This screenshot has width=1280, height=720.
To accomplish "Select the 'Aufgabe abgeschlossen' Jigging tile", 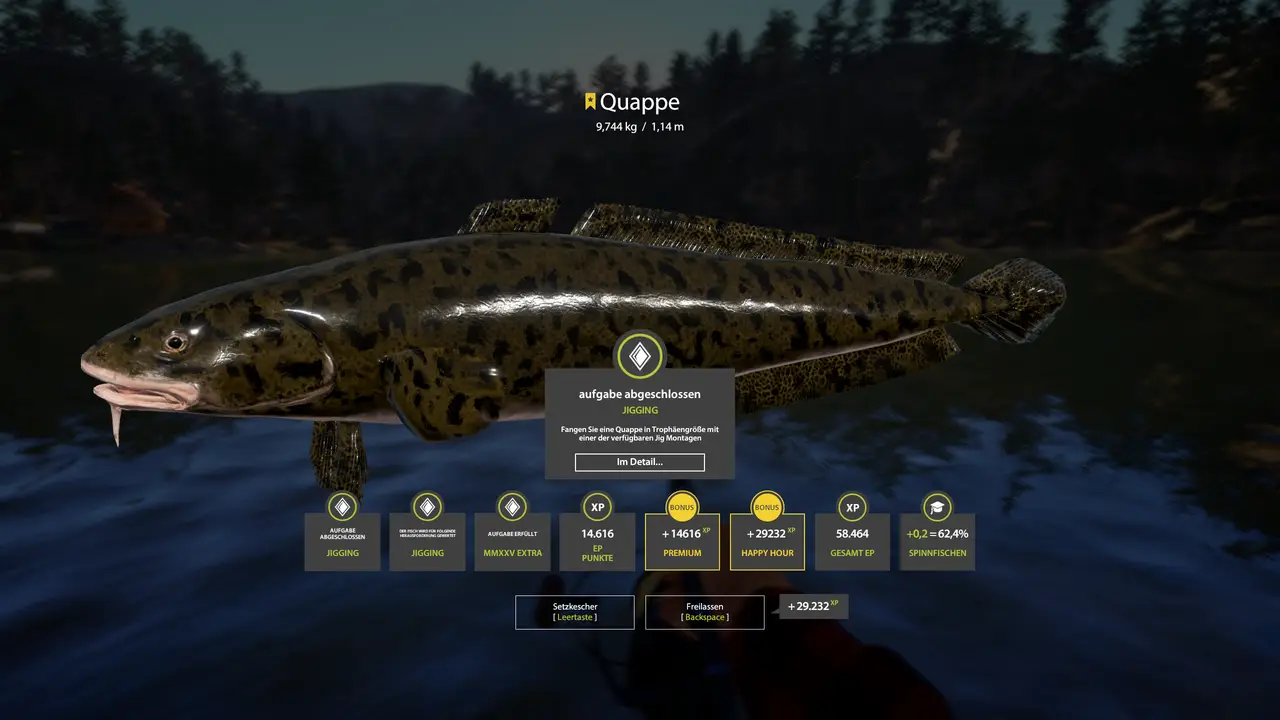I will pyautogui.click(x=342, y=541).
